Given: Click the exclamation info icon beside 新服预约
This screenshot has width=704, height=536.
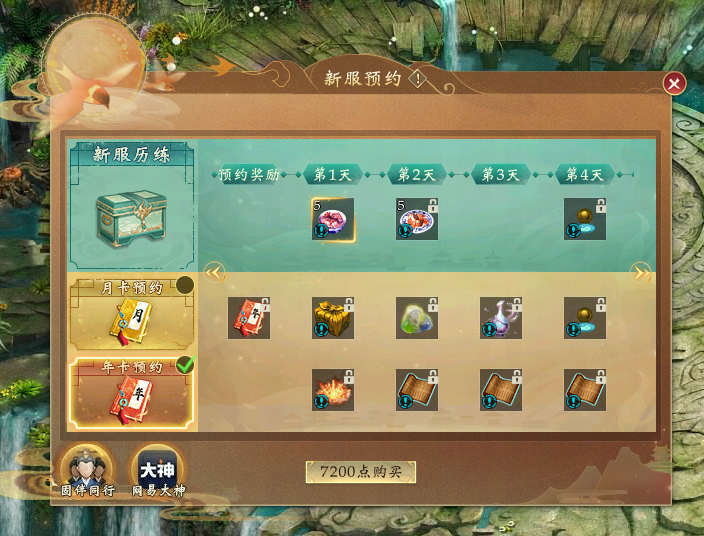Looking at the screenshot, I should coord(417,79).
